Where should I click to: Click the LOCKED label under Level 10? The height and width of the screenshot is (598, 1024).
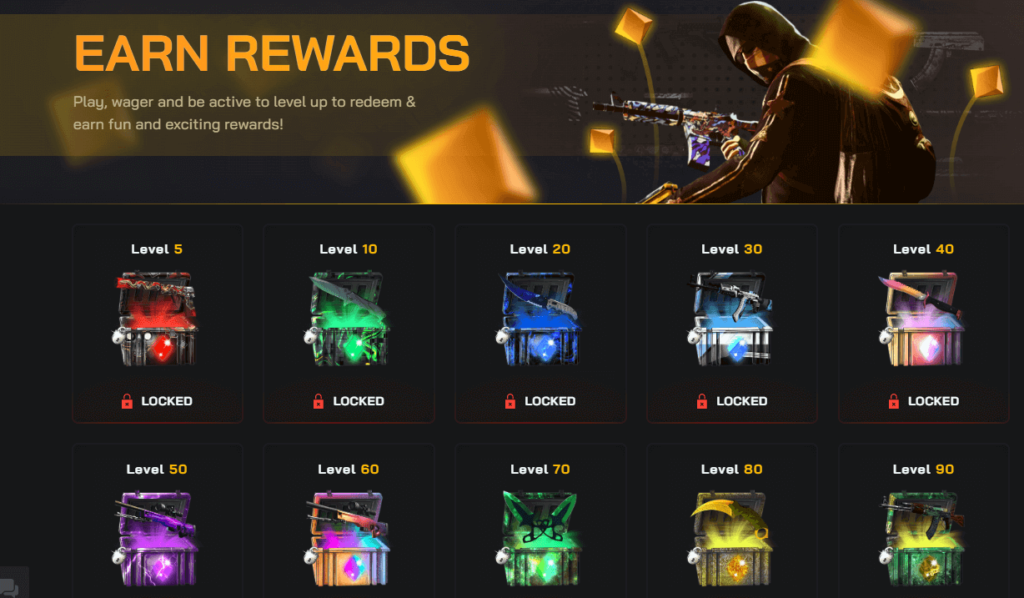point(348,401)
